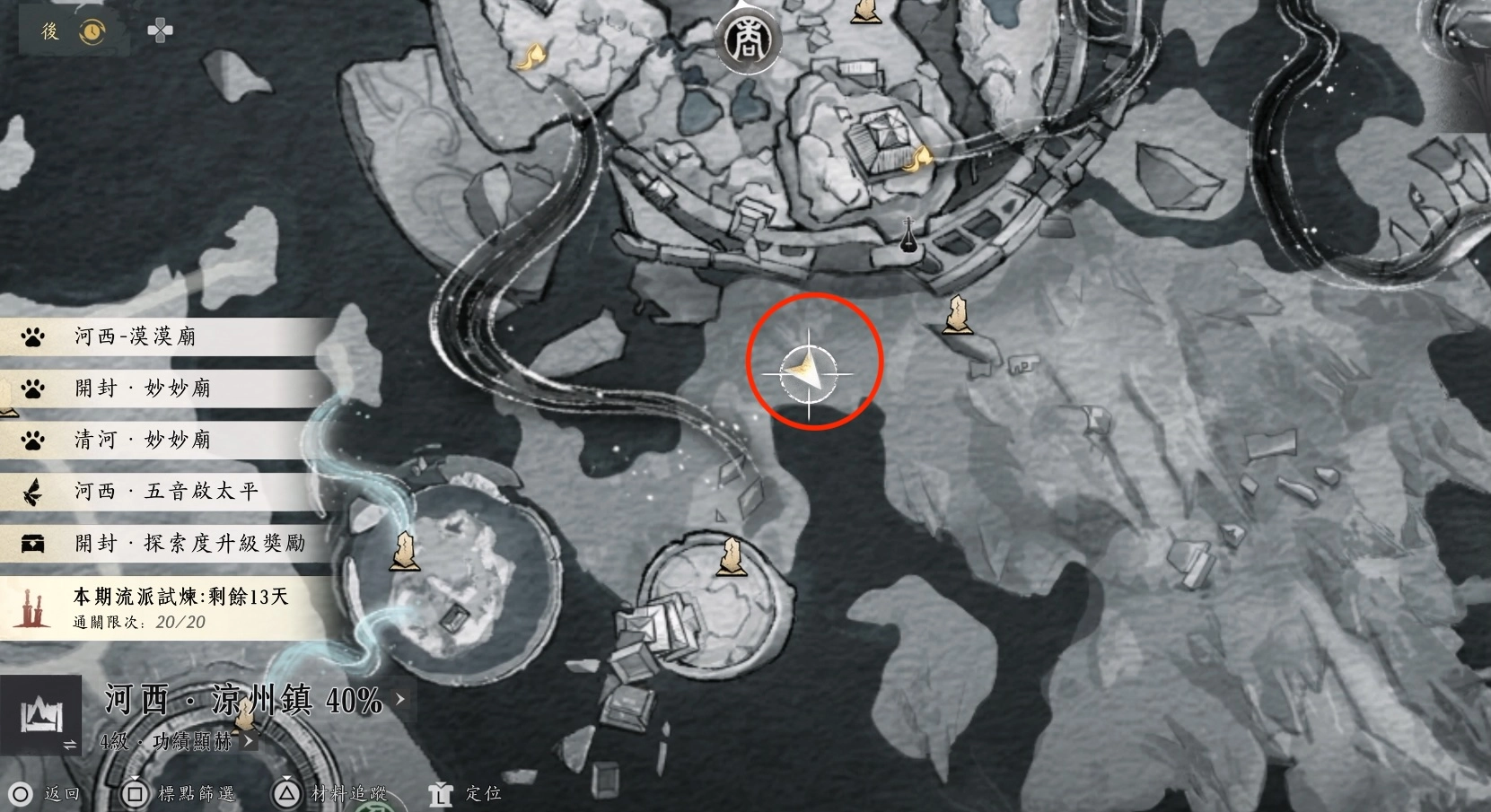Click 返回 to leave the map
The height and width of the screenshot is (812, 1491).
[x=46, y=793]
